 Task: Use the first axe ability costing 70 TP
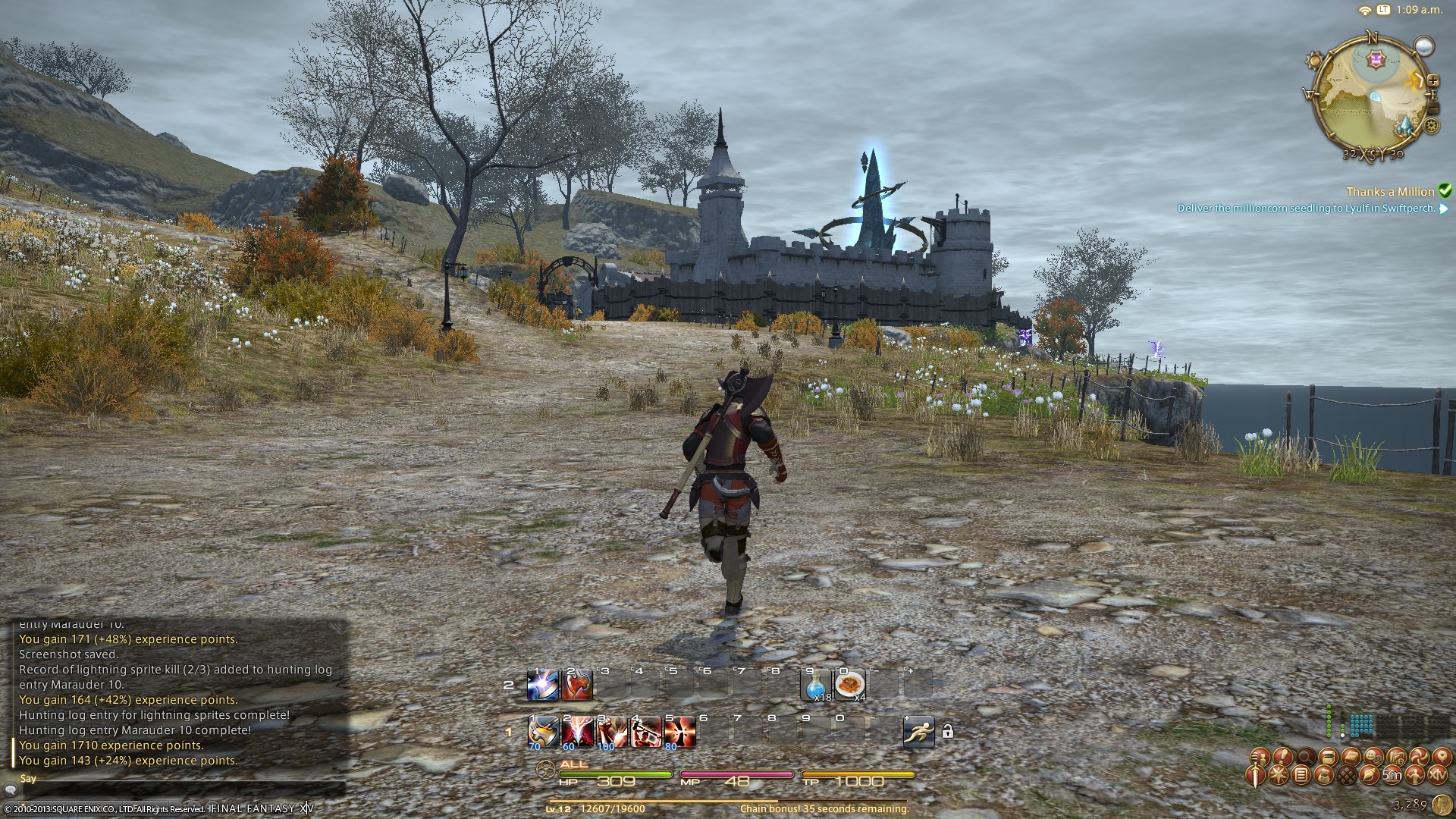pos(543,731)
